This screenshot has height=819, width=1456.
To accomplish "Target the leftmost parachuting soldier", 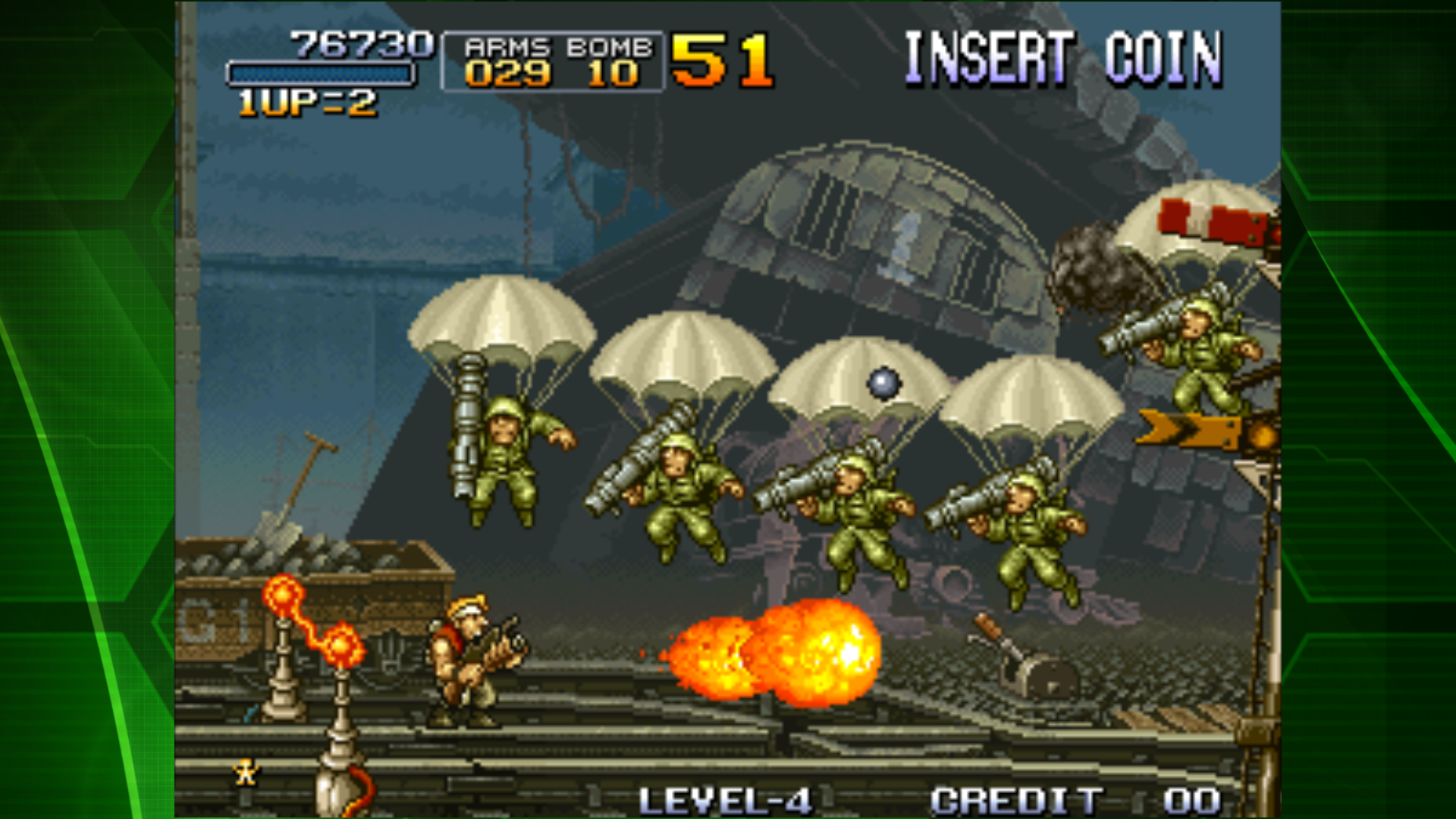I will point(504,447).
